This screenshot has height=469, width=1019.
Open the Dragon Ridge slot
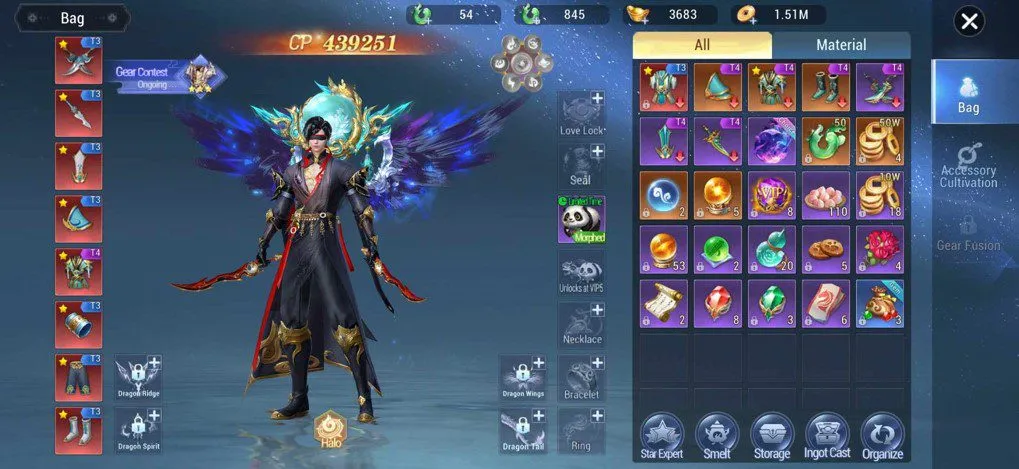click(x=138, y=377)
